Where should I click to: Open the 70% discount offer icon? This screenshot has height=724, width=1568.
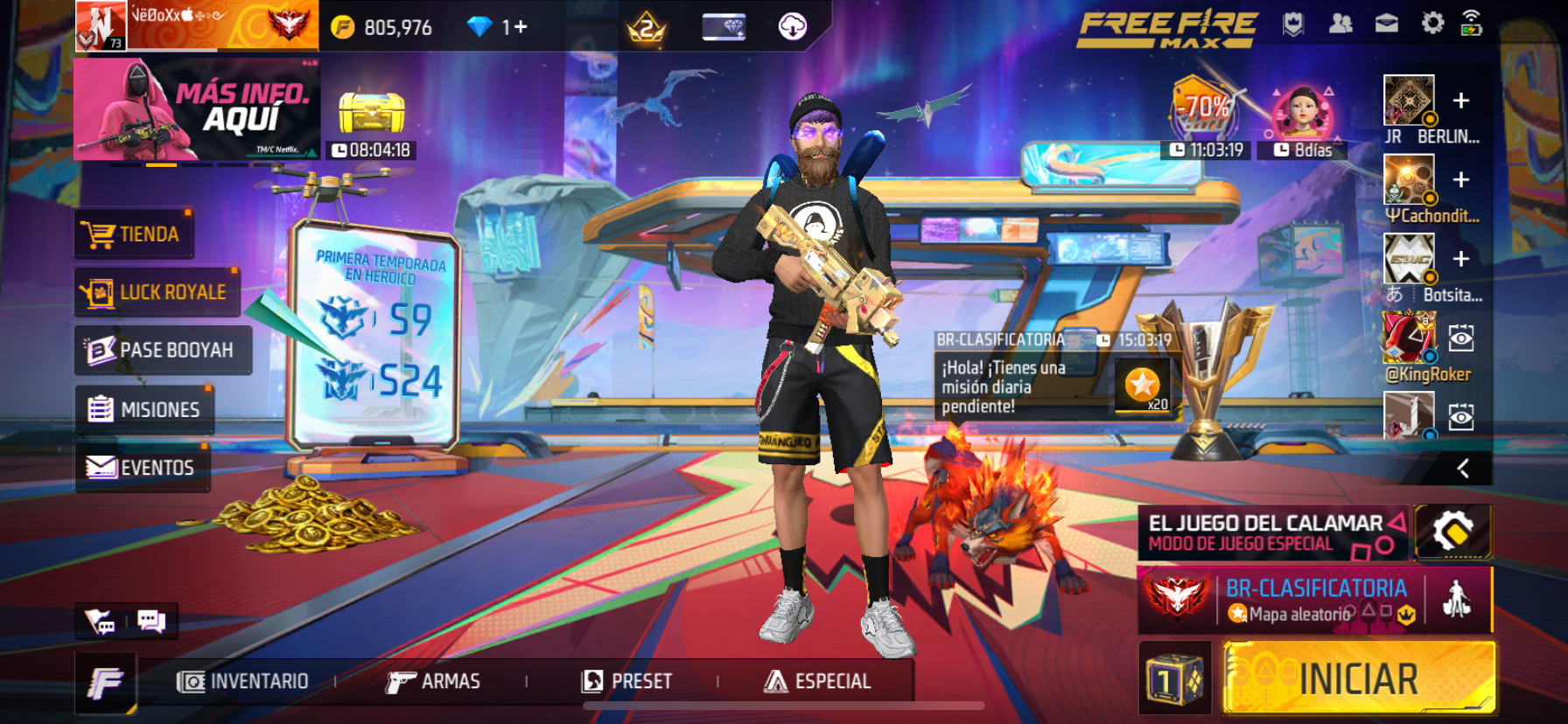[x=1205, y=109]
